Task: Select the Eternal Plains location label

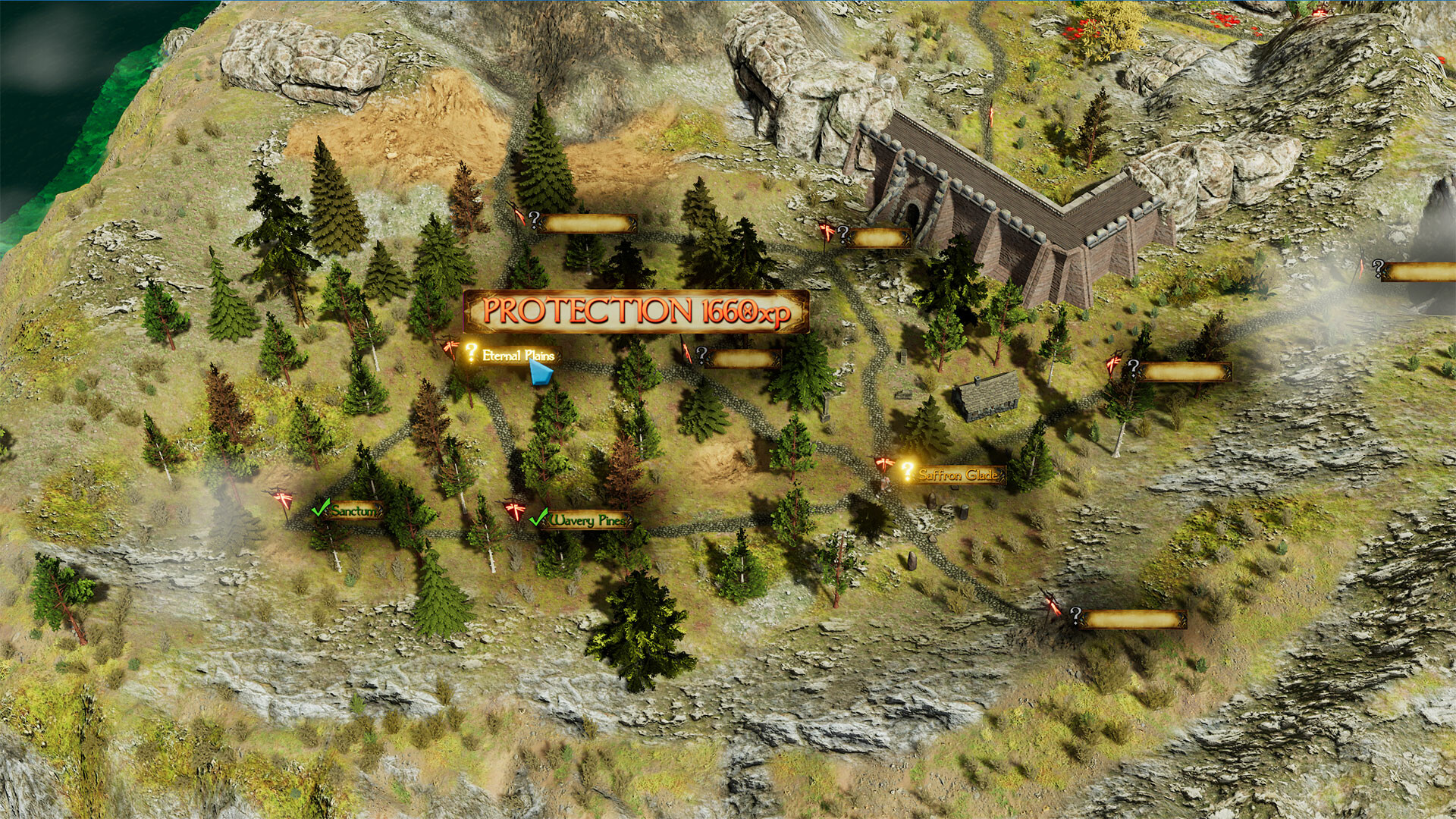Action: (x=518, y=353)
